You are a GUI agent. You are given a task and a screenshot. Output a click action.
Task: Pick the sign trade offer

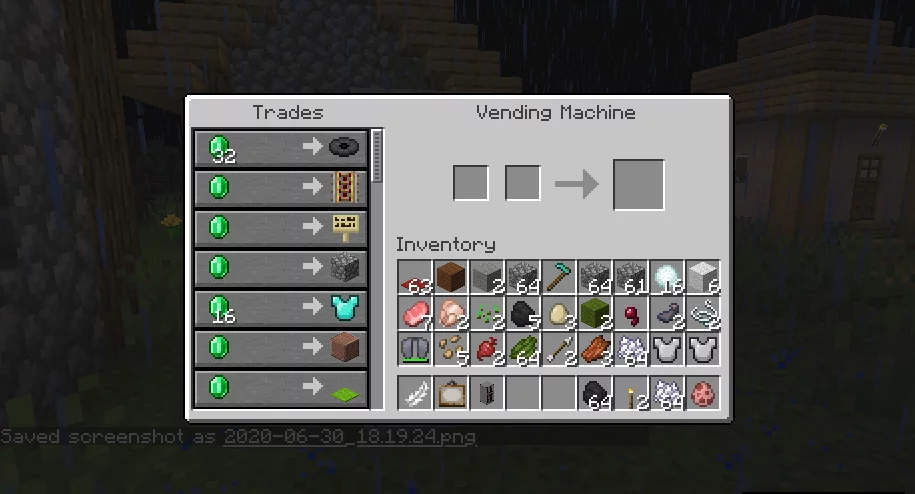280,227
